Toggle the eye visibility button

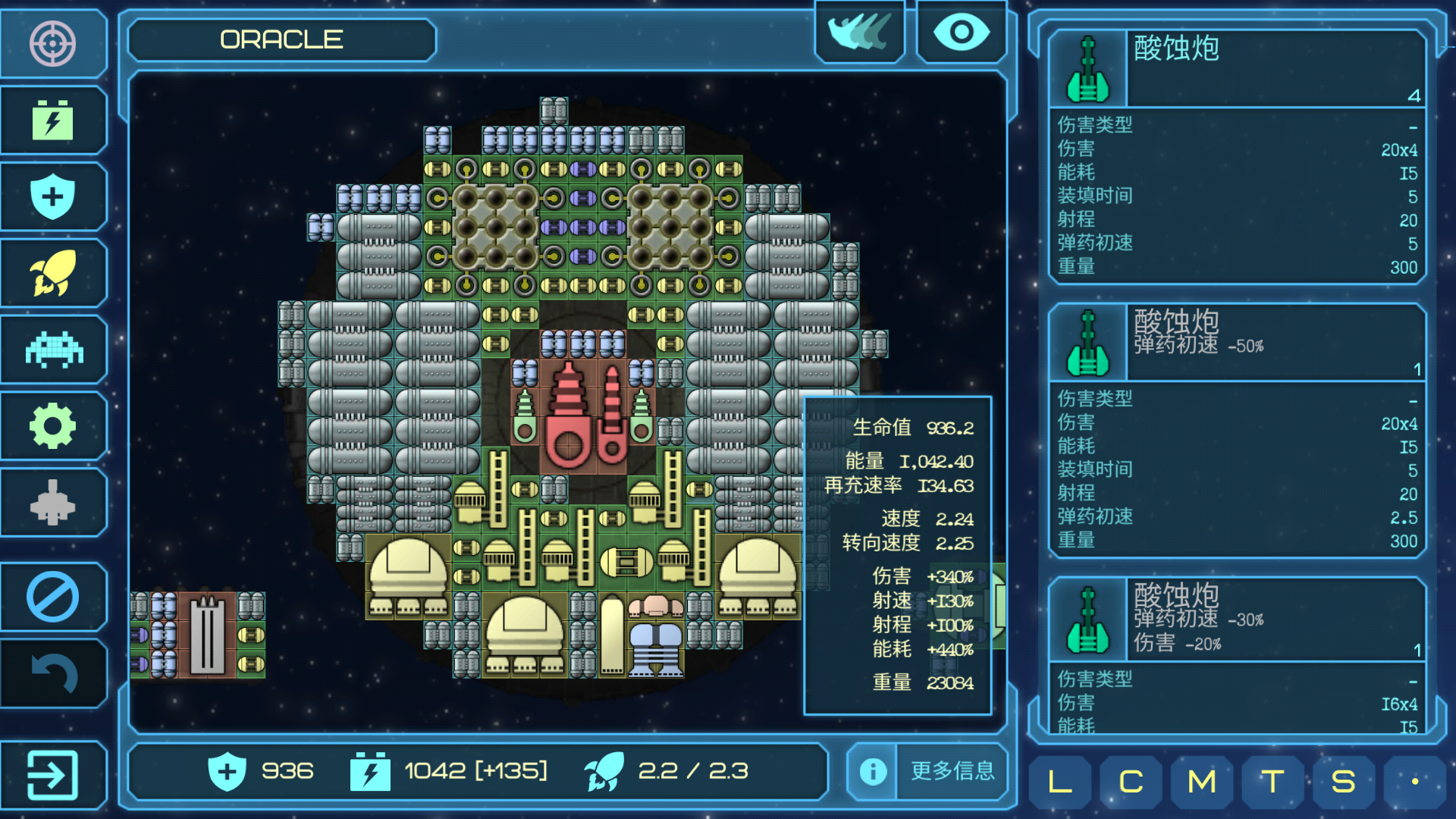tap(961, 33)
